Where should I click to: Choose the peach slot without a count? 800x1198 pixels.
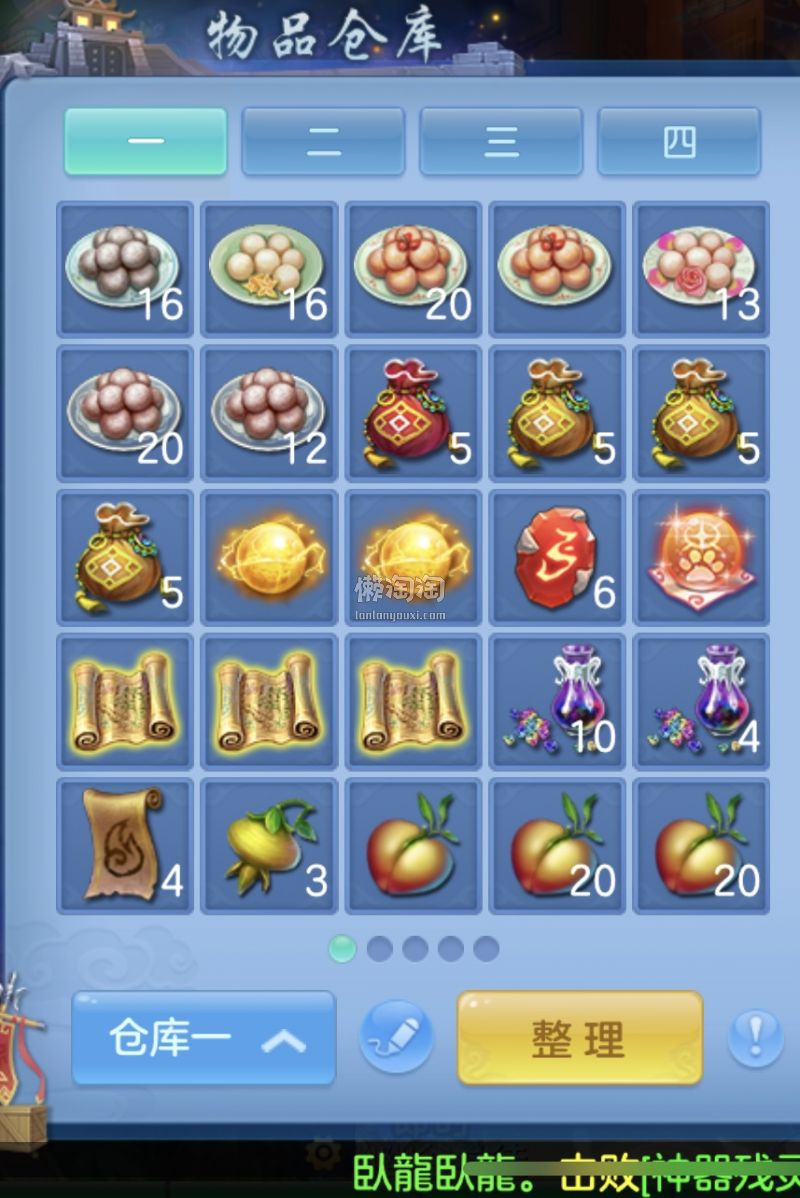pyautogui.click(x=413, y=845)
